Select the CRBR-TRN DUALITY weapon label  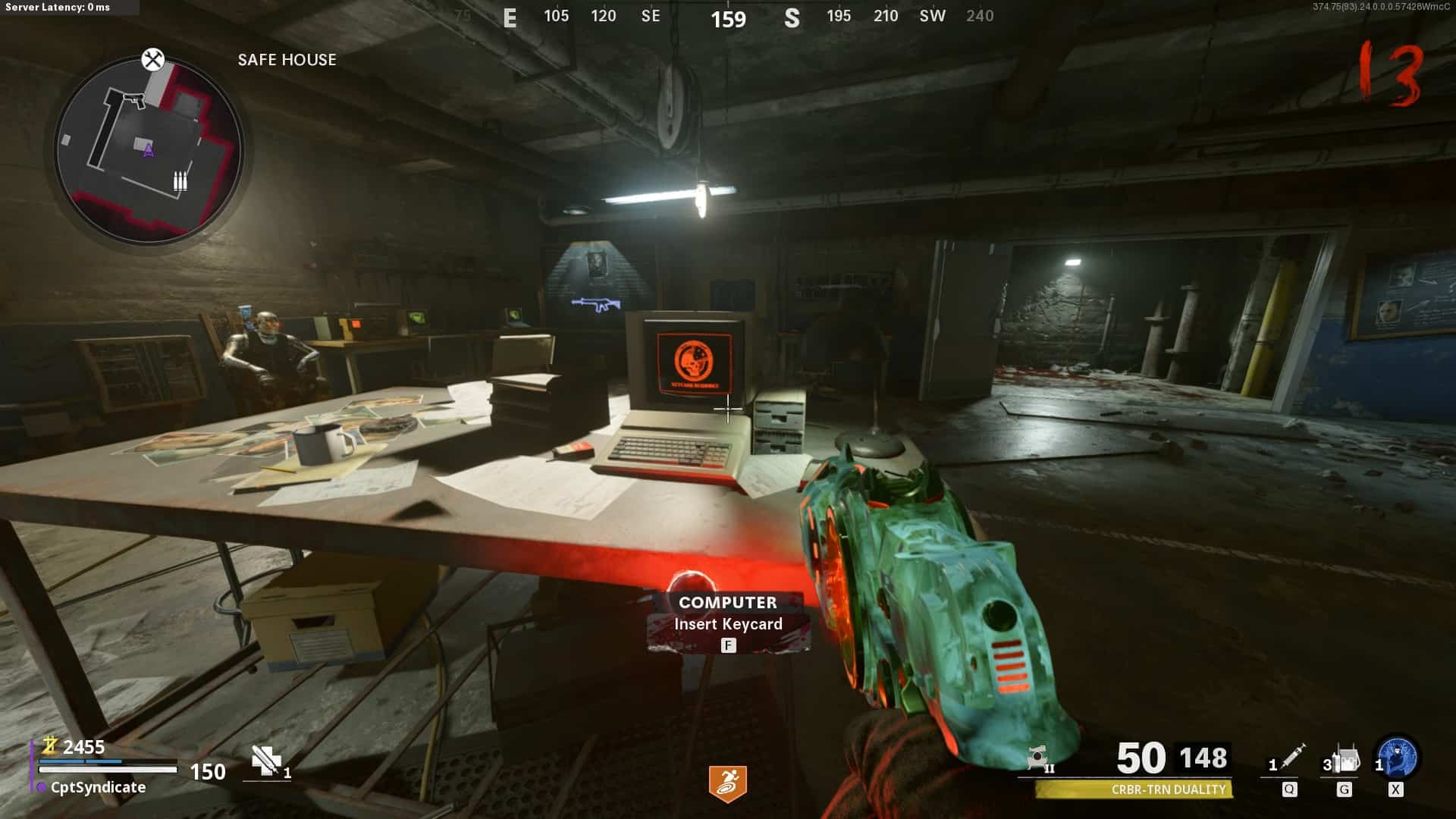click(1168, 789)
